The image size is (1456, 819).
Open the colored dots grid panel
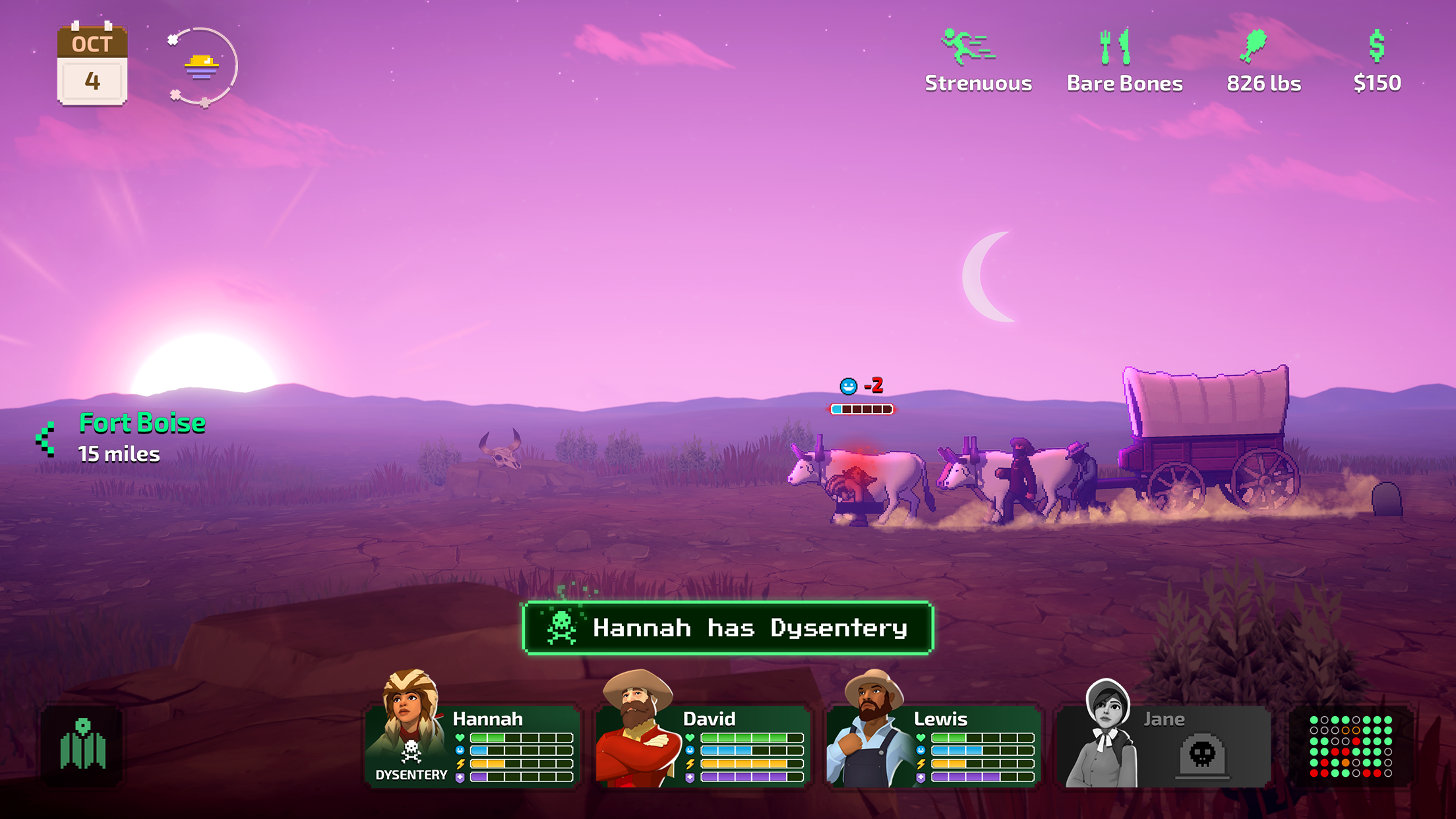tap(1350, 746)
